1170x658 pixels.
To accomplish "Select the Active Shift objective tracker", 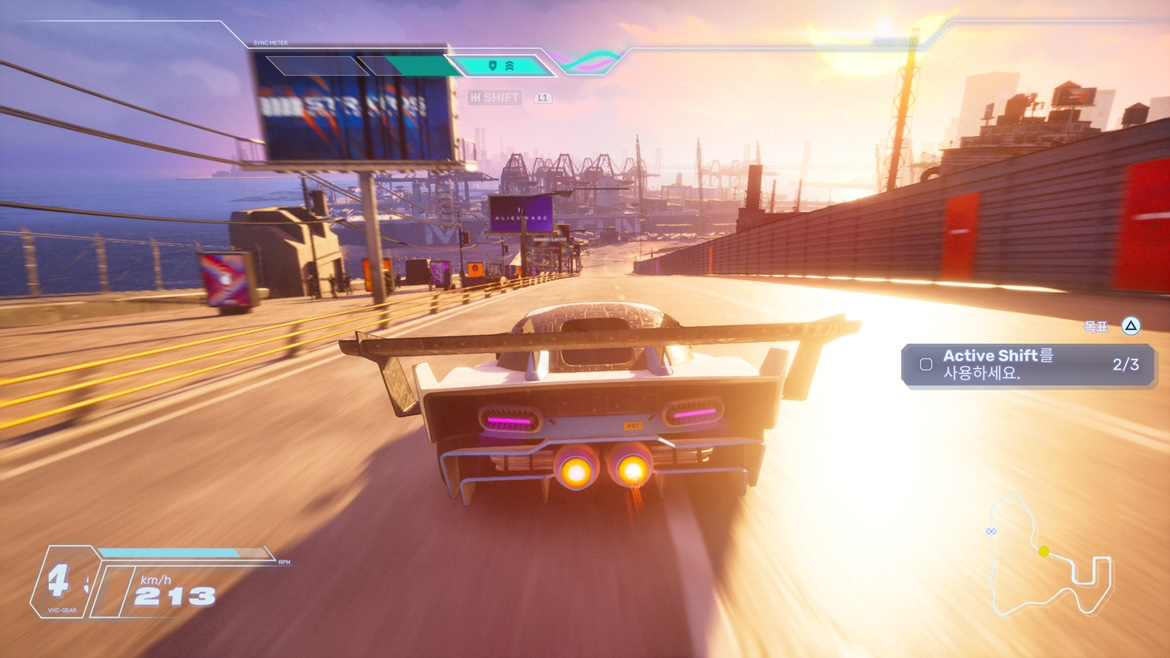I will pos(1028,365).
